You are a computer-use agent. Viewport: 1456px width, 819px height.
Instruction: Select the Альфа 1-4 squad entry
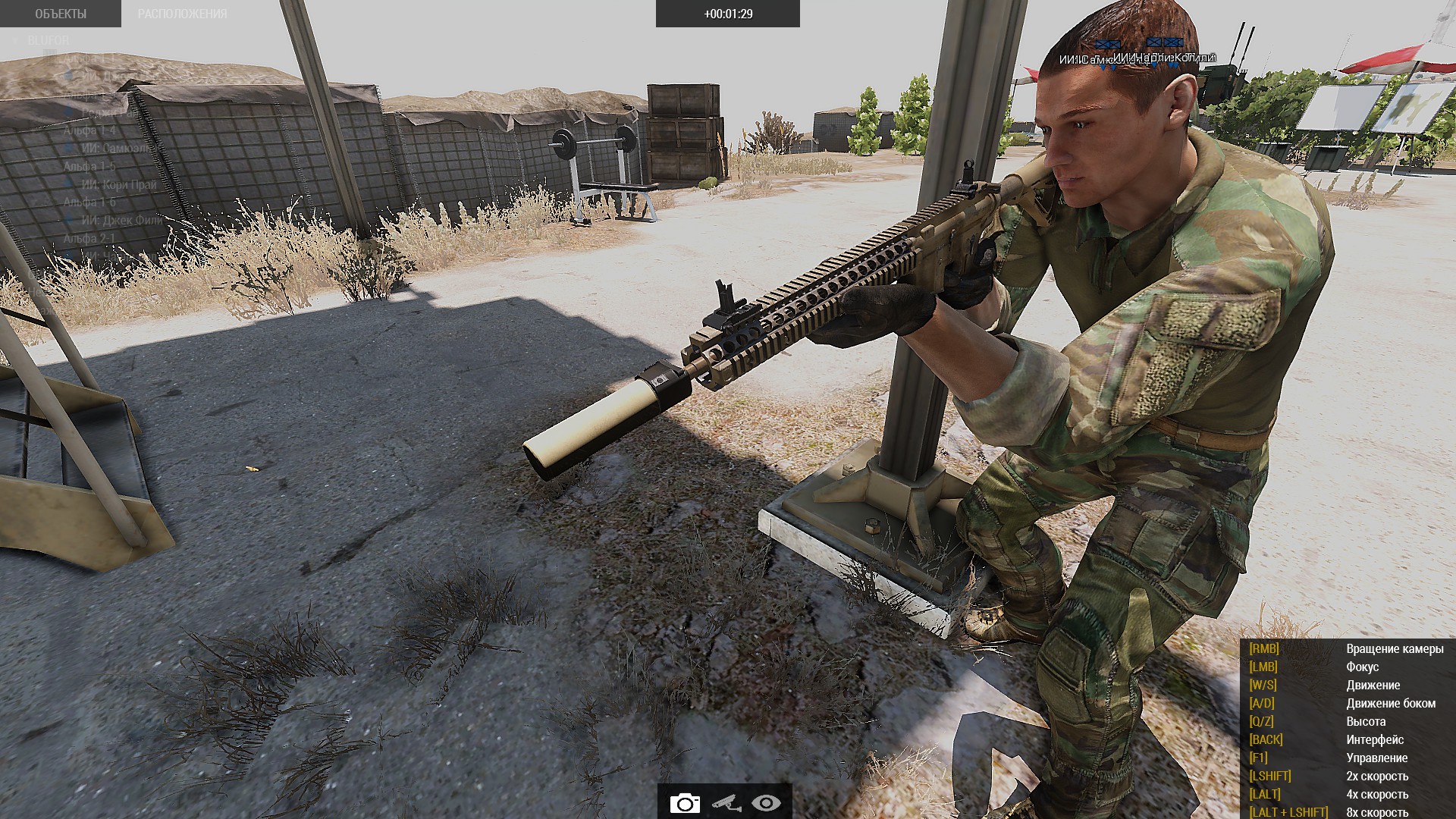click(89, 130)
